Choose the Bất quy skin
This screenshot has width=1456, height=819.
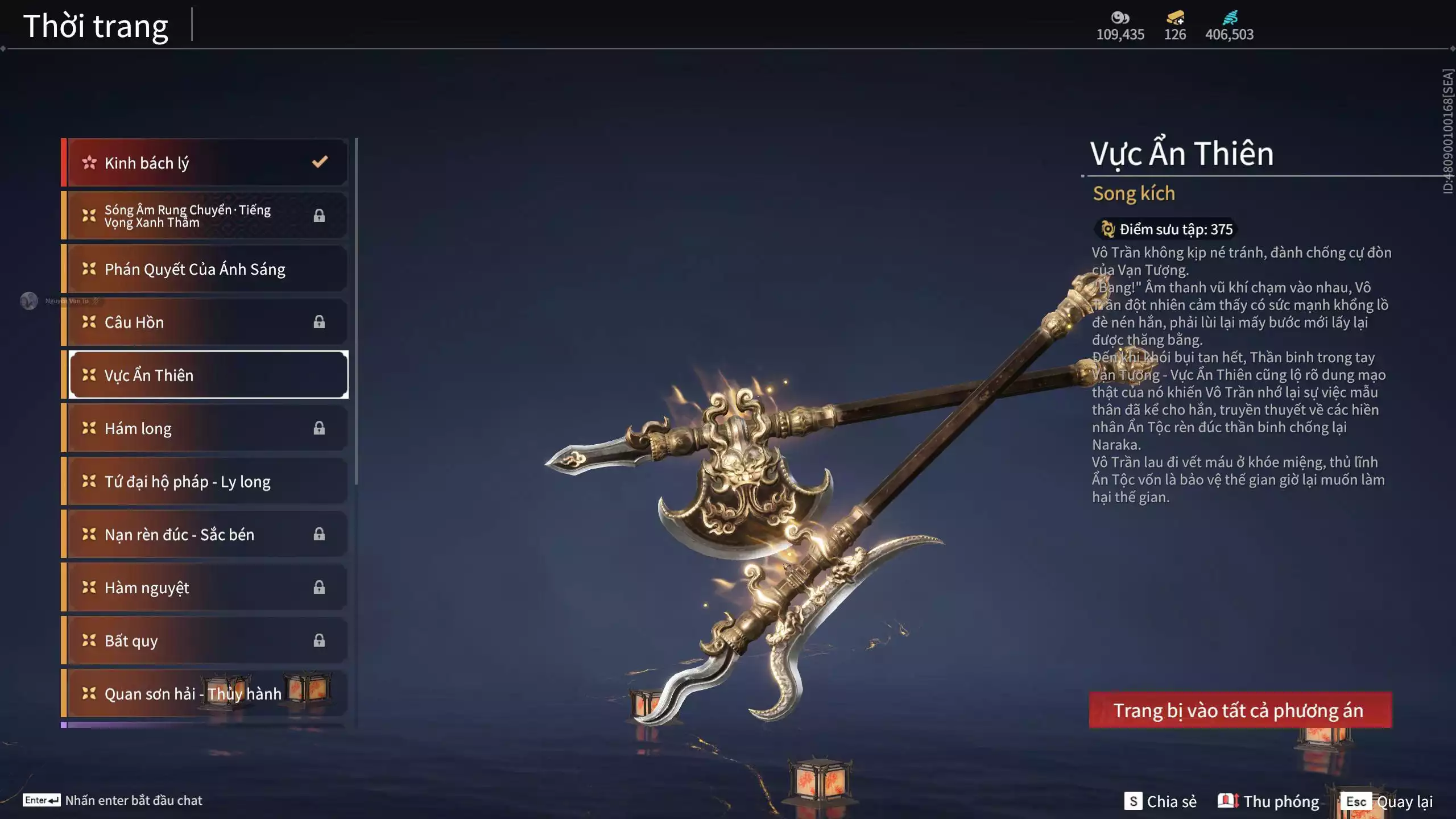coord(205,641)
